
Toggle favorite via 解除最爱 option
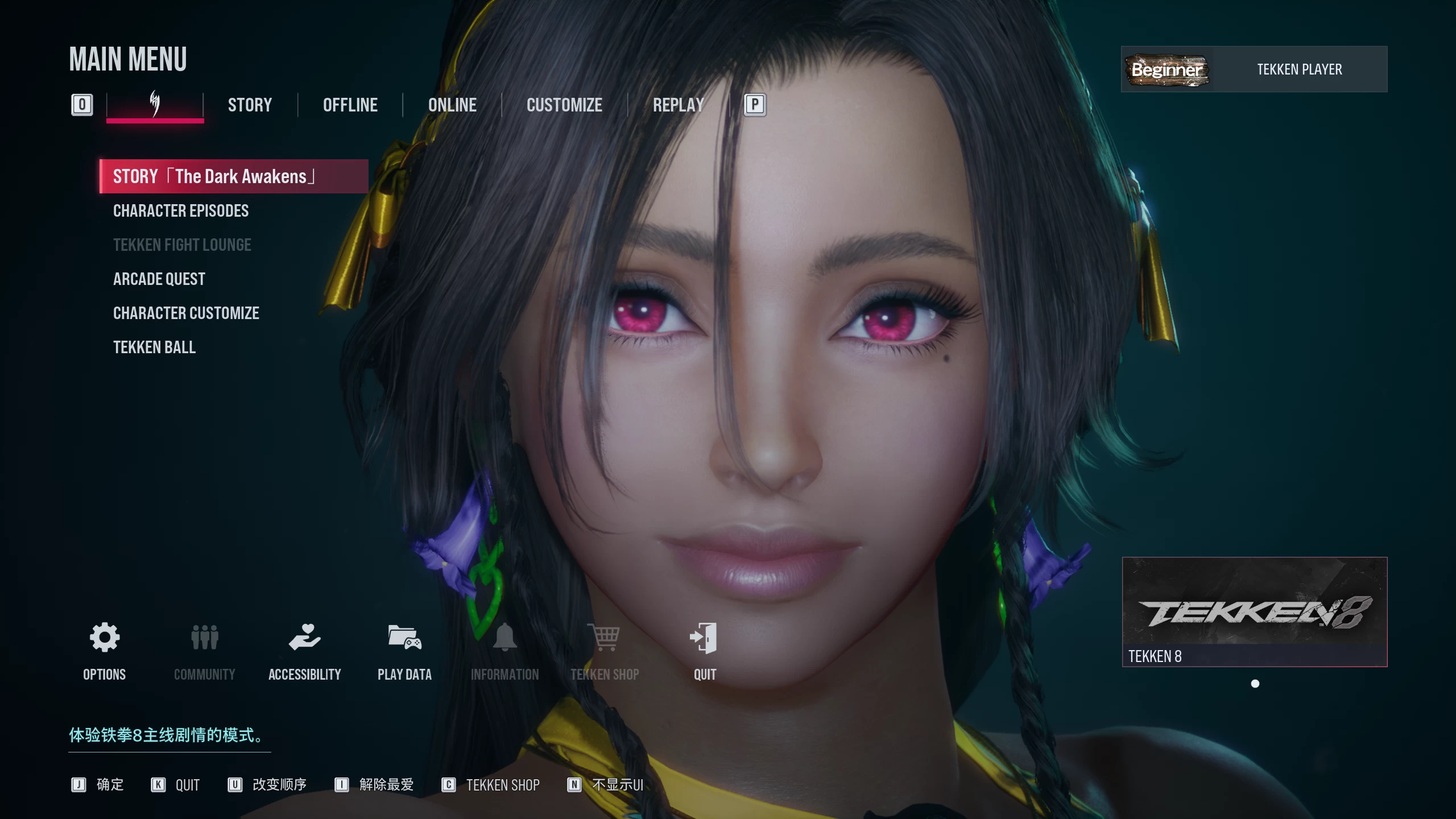tap(384, 785)
